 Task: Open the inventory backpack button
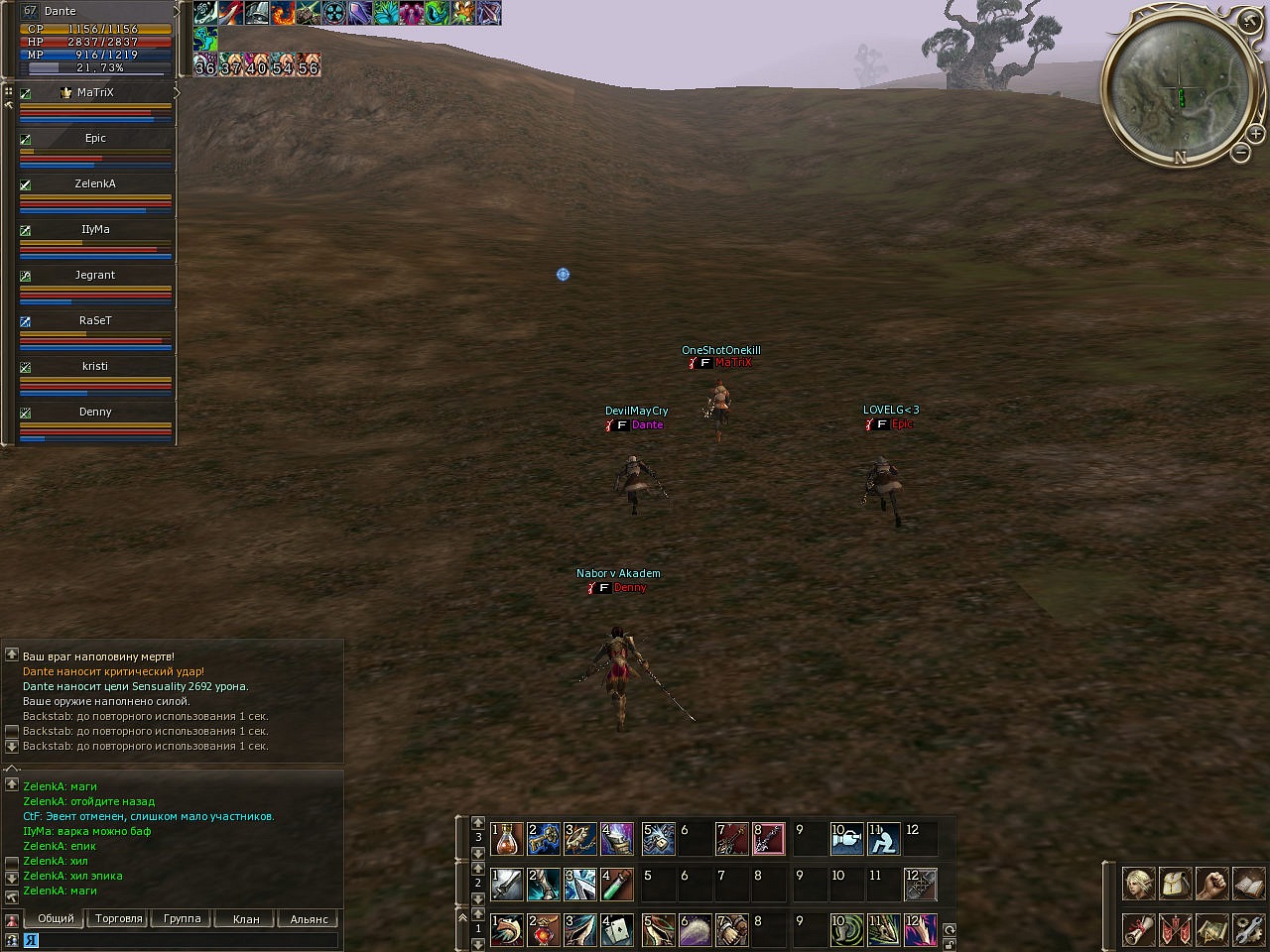click(x=1175, y=883)
